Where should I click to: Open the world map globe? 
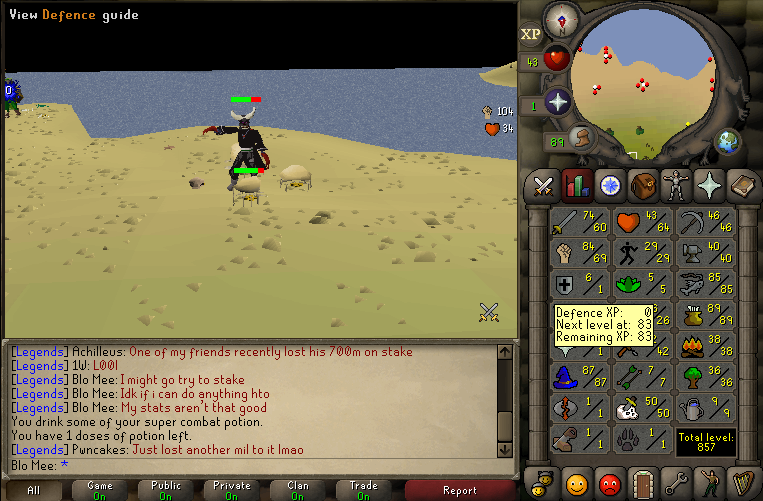728,140
